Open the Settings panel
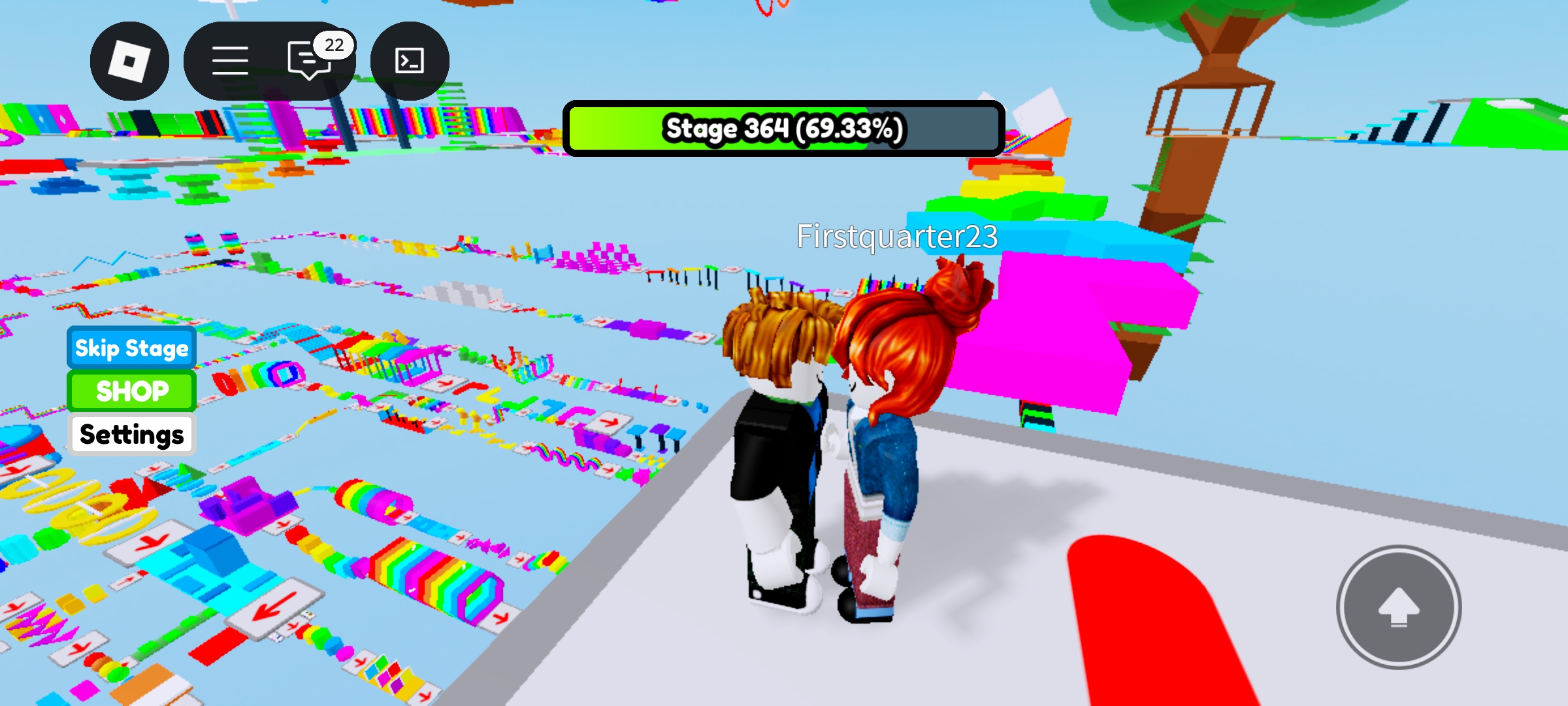The height and width of the screenshot is (706, 1568). 131,434
